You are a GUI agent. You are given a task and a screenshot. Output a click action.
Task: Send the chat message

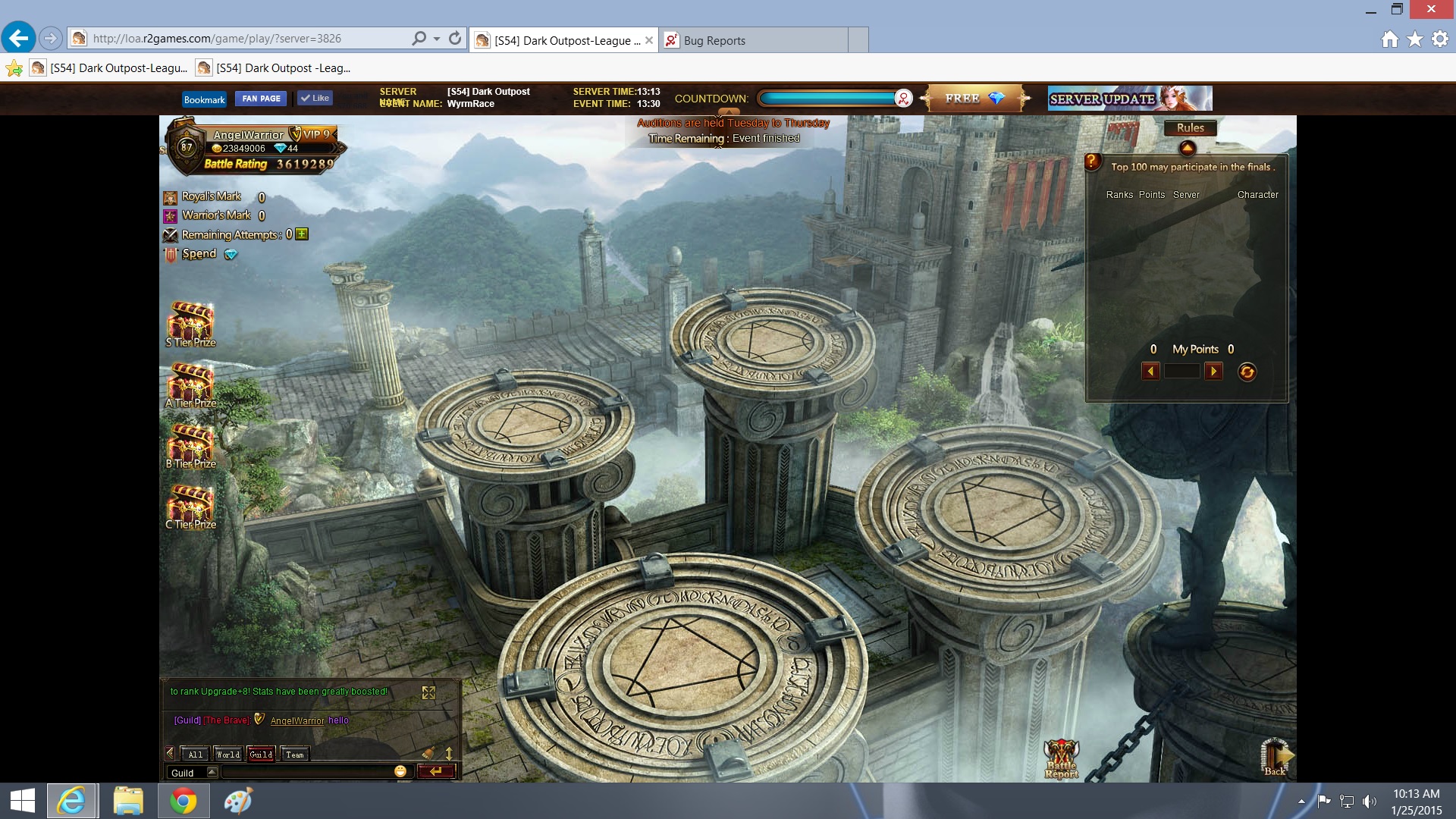coord(436,771)
